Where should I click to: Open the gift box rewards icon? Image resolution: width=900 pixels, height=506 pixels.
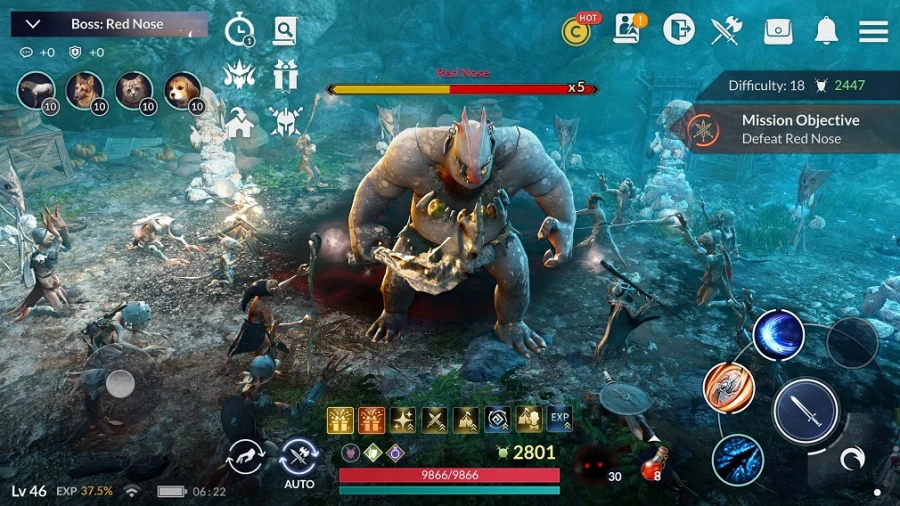pos(286,75)
